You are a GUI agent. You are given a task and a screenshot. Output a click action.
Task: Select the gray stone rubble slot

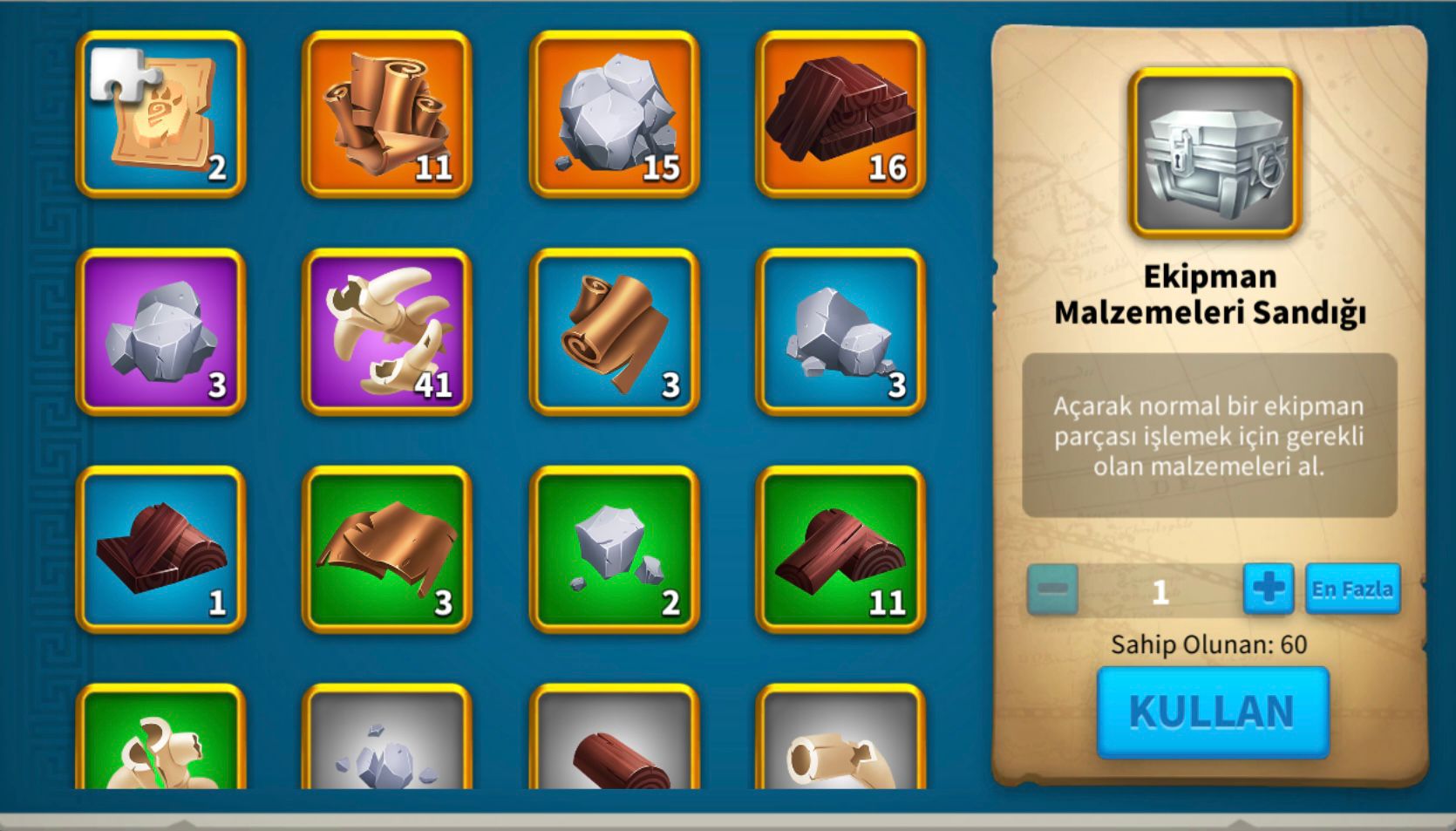click(x=387, y=741)
